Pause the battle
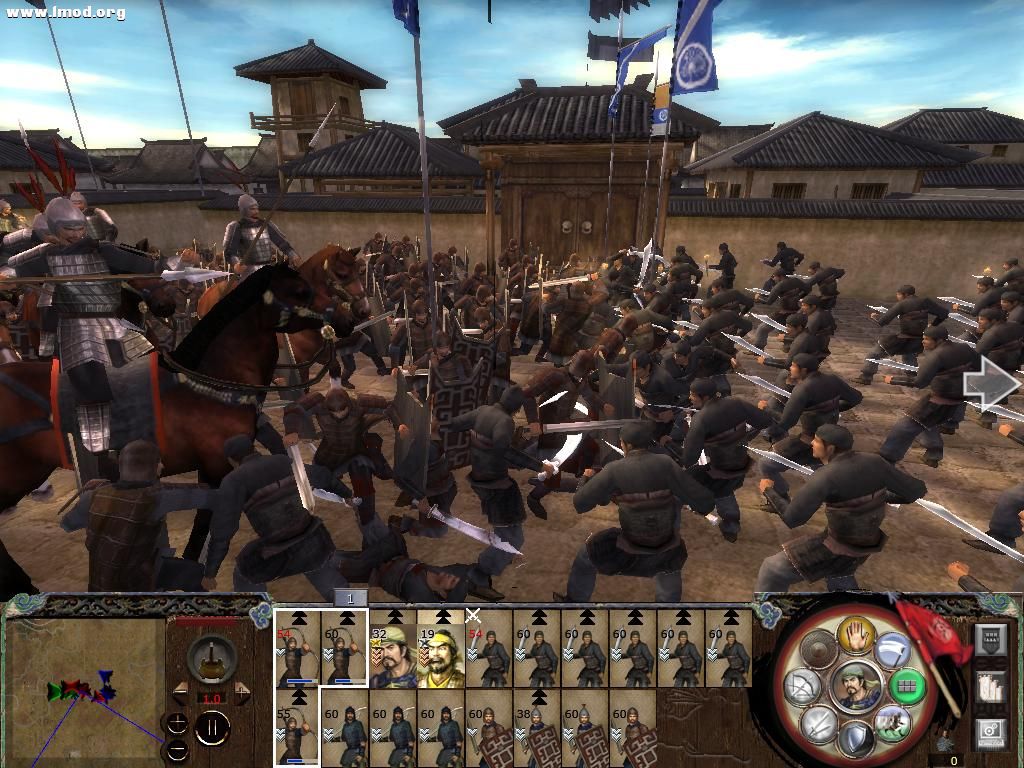 click(x=212, y=728)
